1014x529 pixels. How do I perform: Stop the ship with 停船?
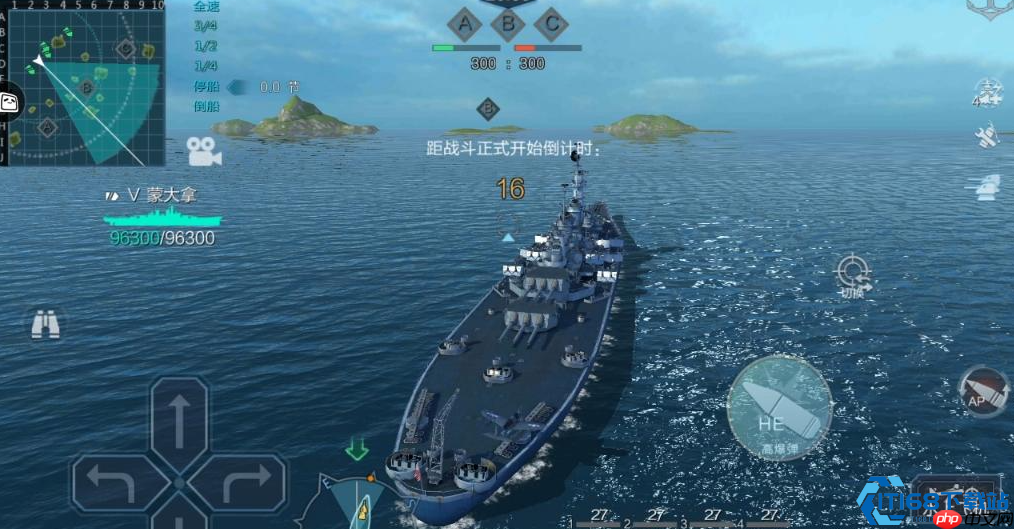coord(206,86)
